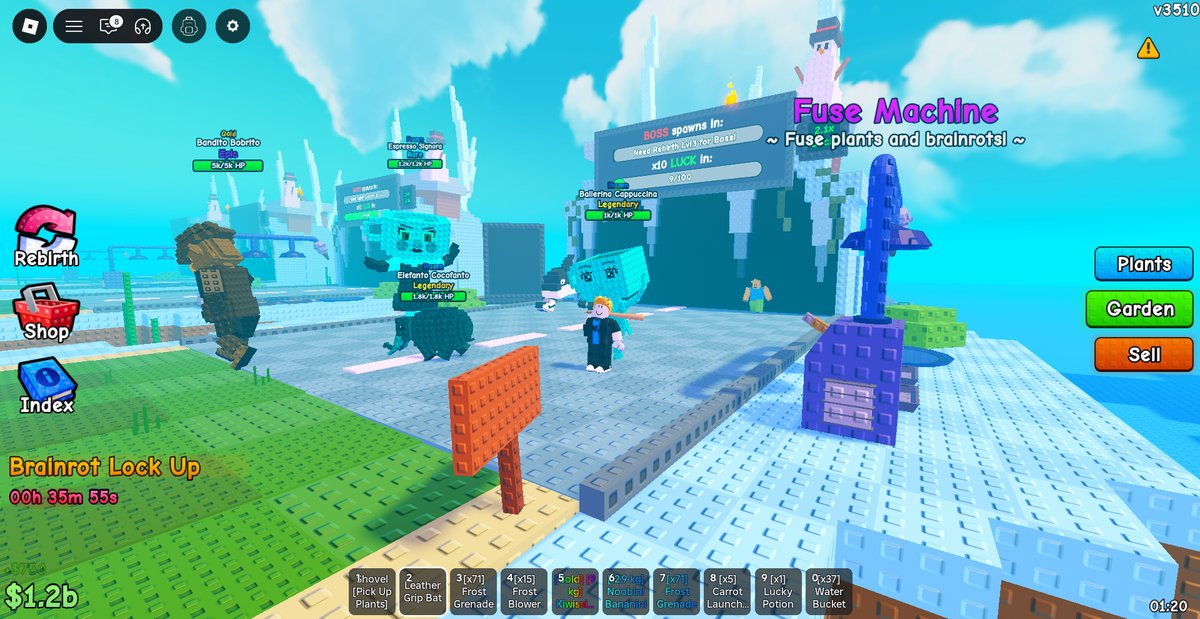Click the orange Sell button
This screenshot has height=619, width=1200.
[1143, 354]
